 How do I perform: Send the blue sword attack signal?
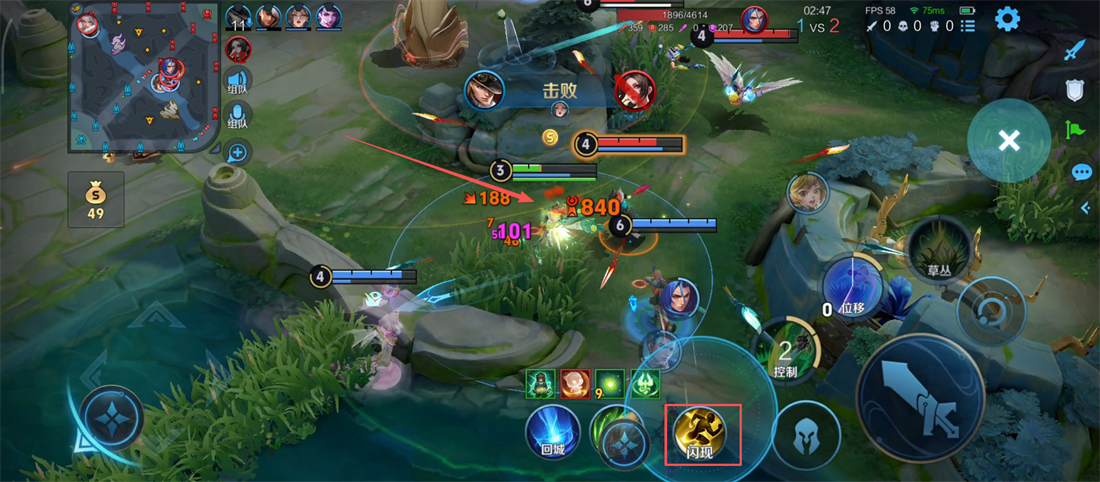click(x=1075, y=50)
